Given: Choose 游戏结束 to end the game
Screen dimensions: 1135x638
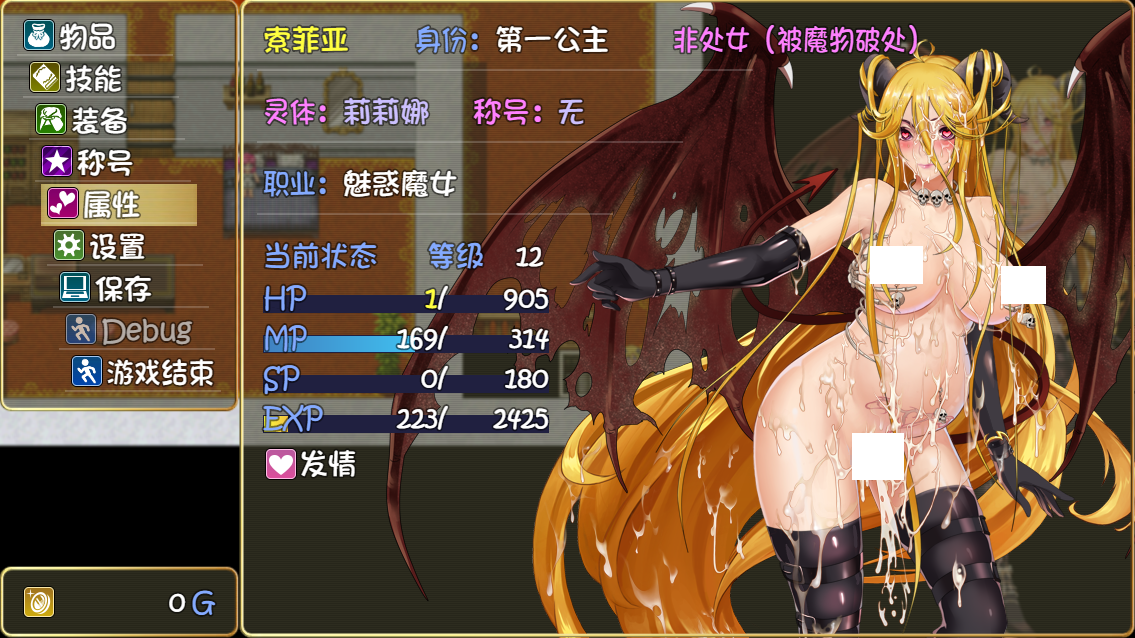Looking at the screenshot, I should [146, 372].
